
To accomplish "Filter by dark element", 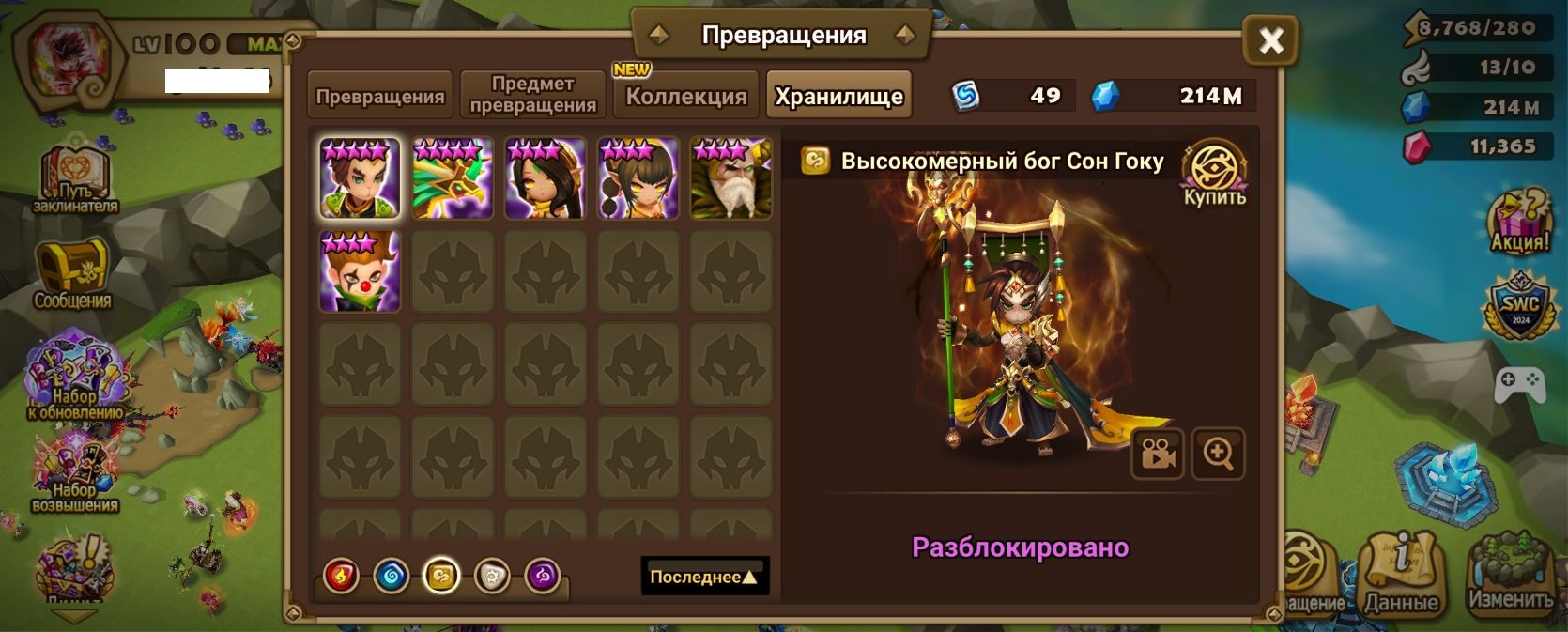I will [542, 576].
